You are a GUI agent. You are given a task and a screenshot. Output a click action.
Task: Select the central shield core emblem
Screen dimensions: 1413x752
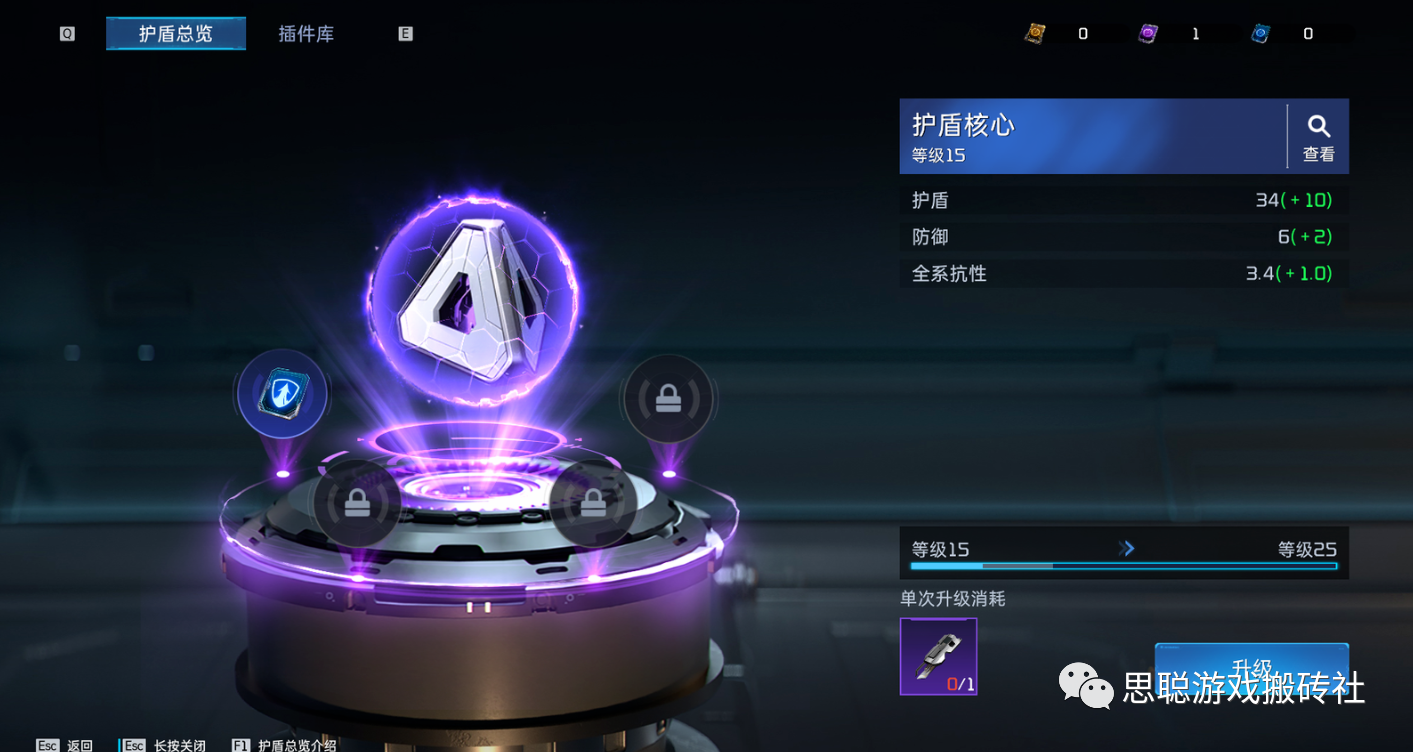pyautogui.click(x=471, y=298)
